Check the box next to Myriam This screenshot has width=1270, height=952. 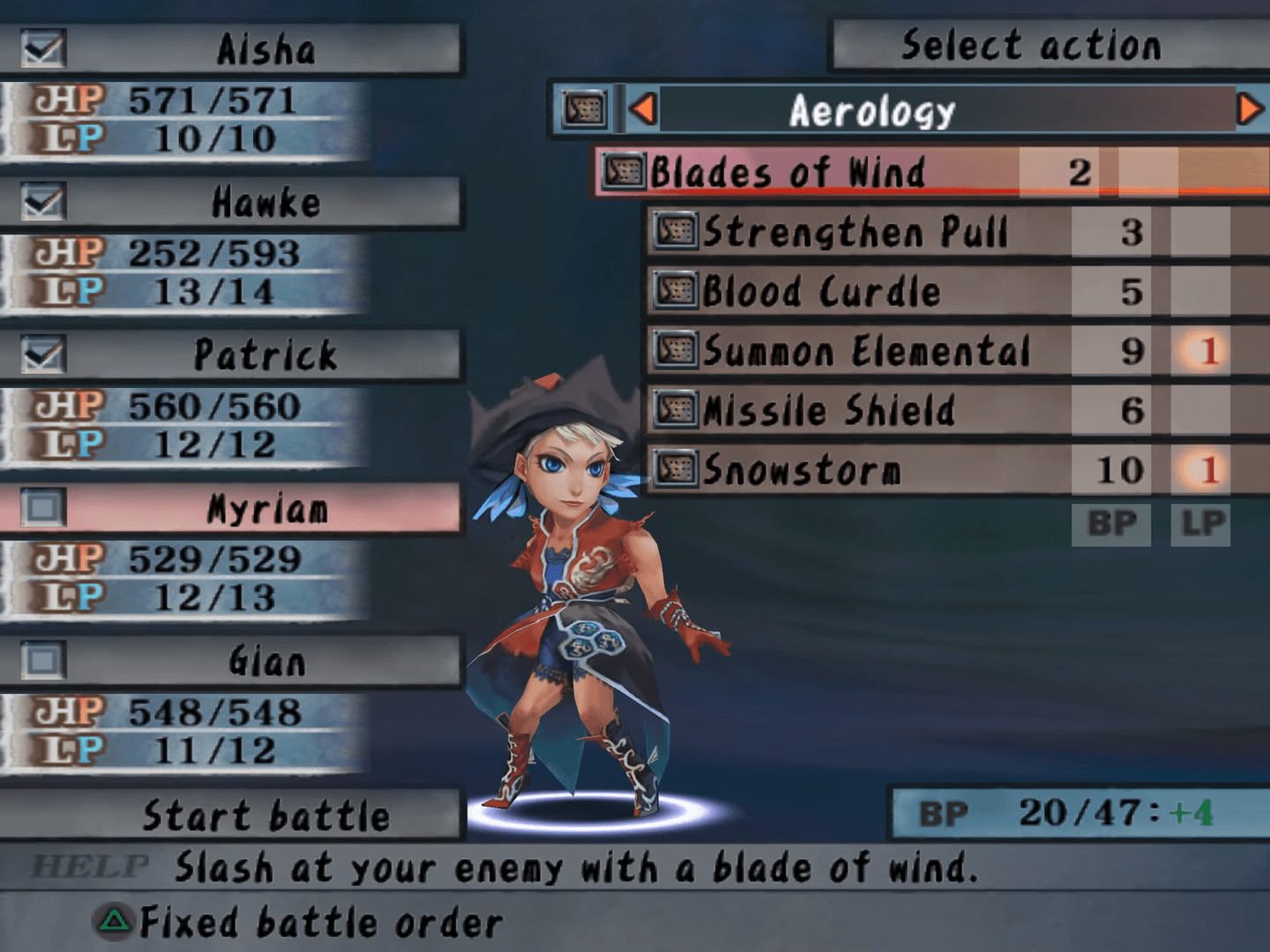click(x=42, y=508)
